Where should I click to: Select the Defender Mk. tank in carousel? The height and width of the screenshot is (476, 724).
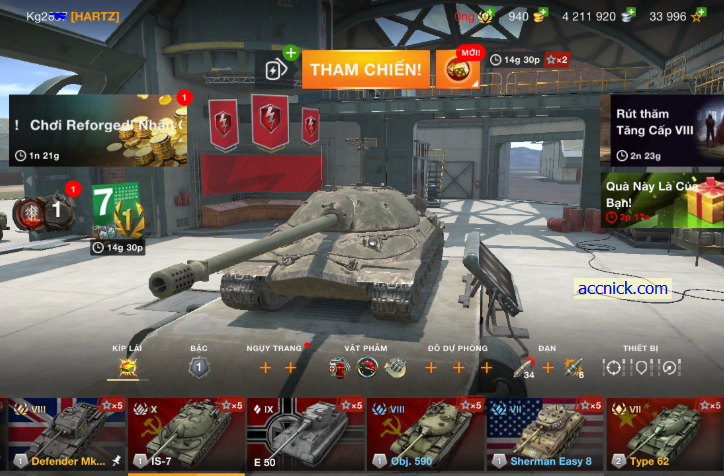click(x=65, y=434)
